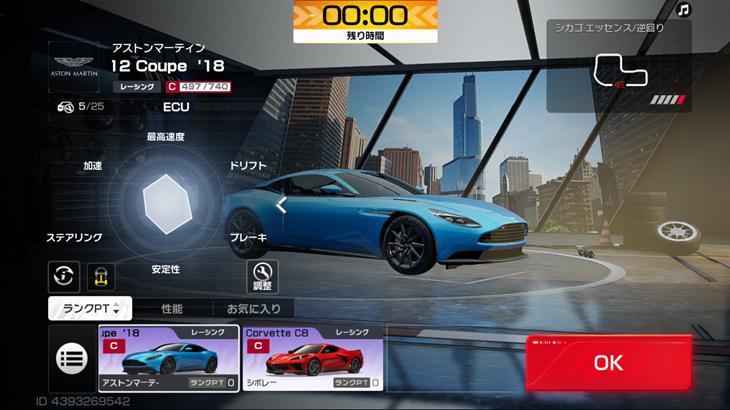Click the yellow car chassis icon

[x=101, y=275]
